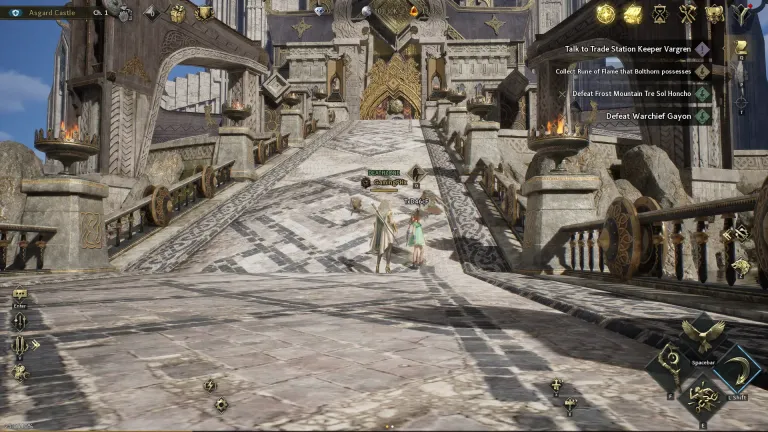Screen dimensions: 768x432
Task: Click the hourglass icon in the top bar
Action: pos(659,13)
